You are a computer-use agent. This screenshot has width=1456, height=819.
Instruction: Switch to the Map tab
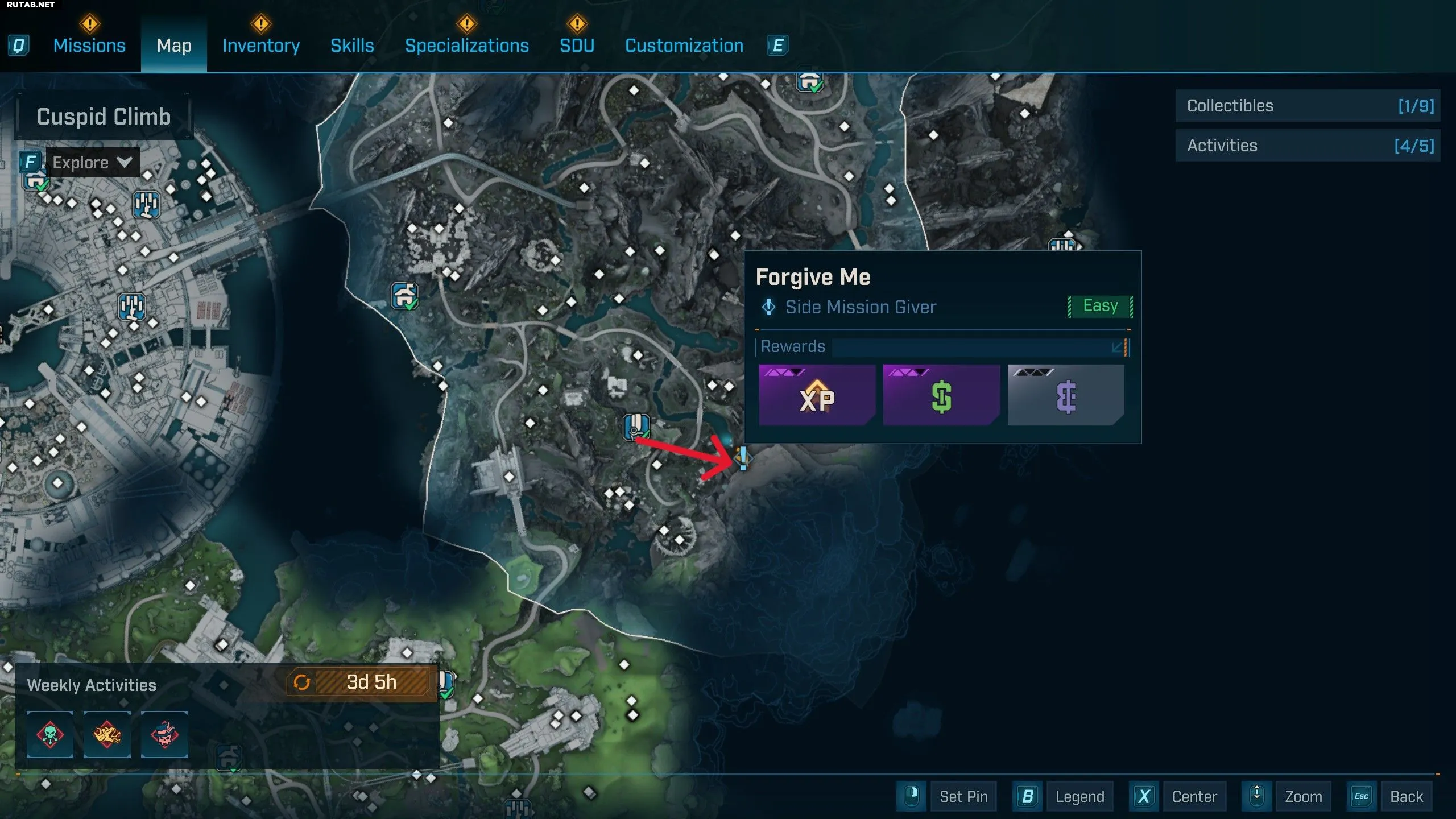click(x=174, y=45)
